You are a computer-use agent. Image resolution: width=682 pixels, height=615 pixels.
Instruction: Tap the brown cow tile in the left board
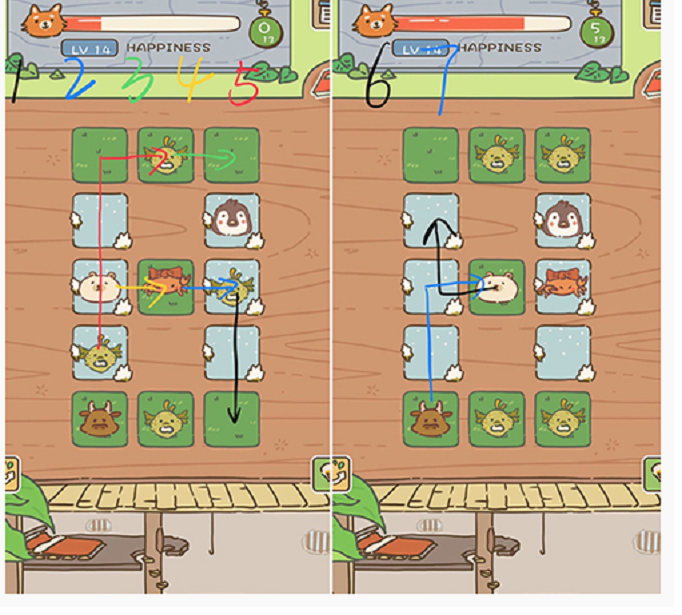99,420
